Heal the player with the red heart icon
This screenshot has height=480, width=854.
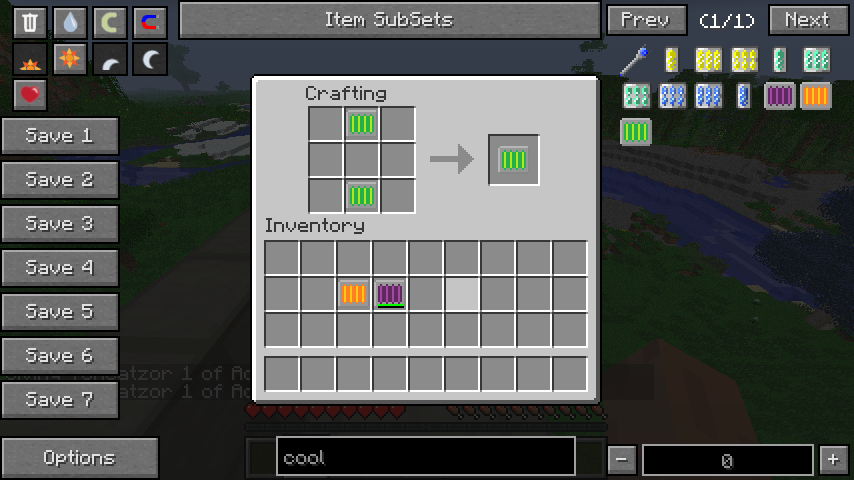[30, 96]
